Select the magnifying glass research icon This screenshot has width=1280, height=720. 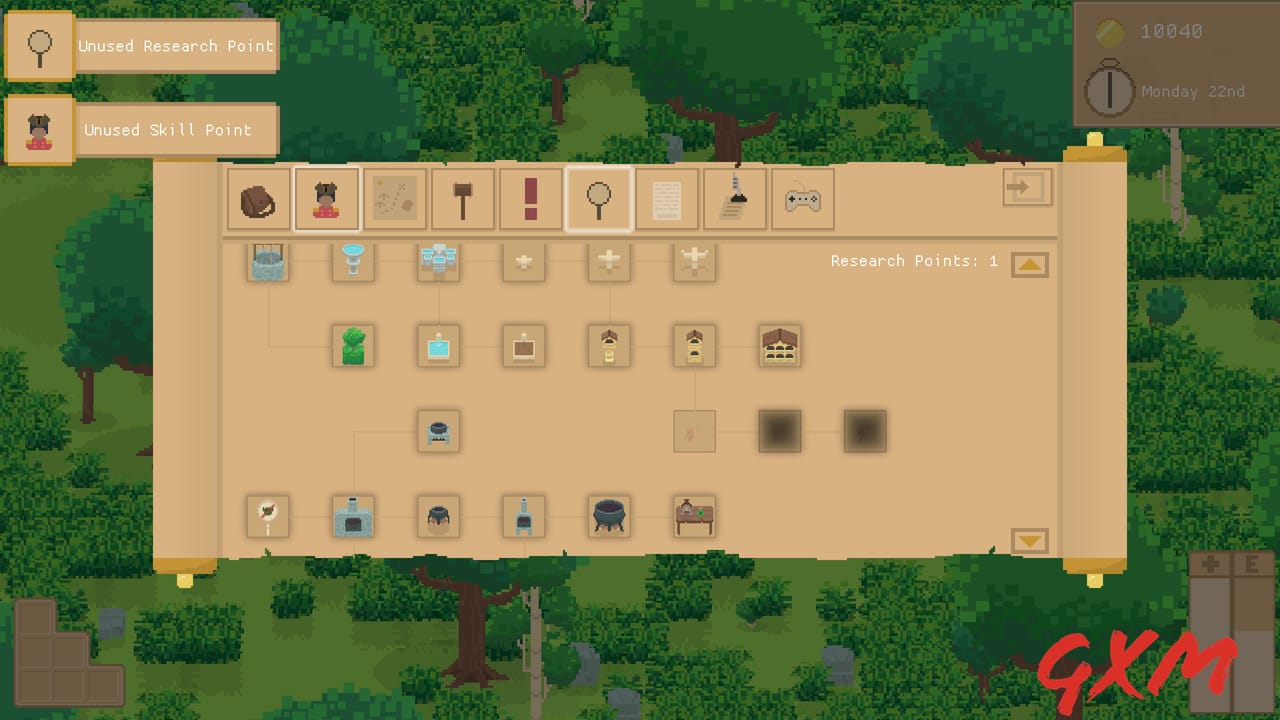tap(599, 199)
